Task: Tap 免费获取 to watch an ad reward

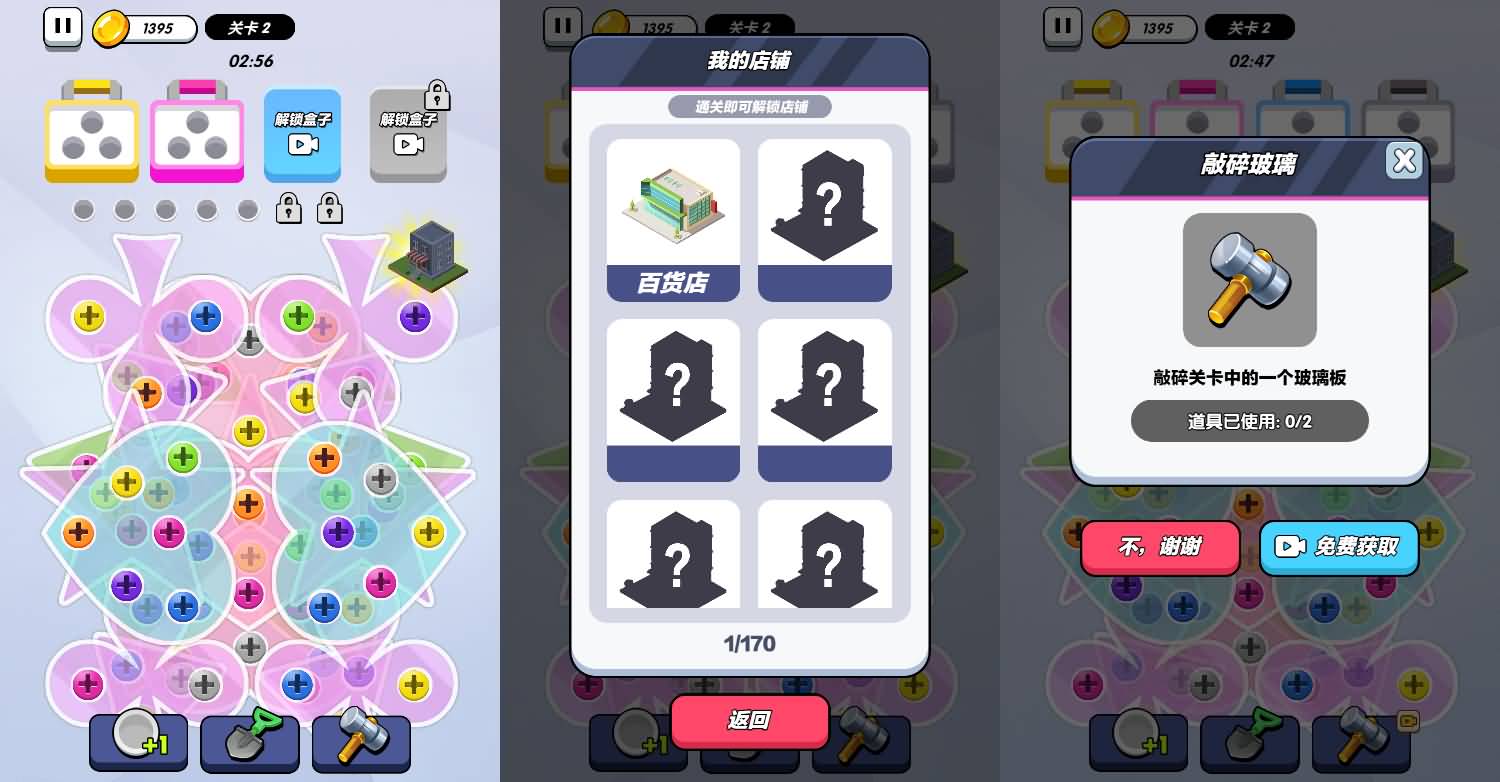Action: (x=1339, y=548)
